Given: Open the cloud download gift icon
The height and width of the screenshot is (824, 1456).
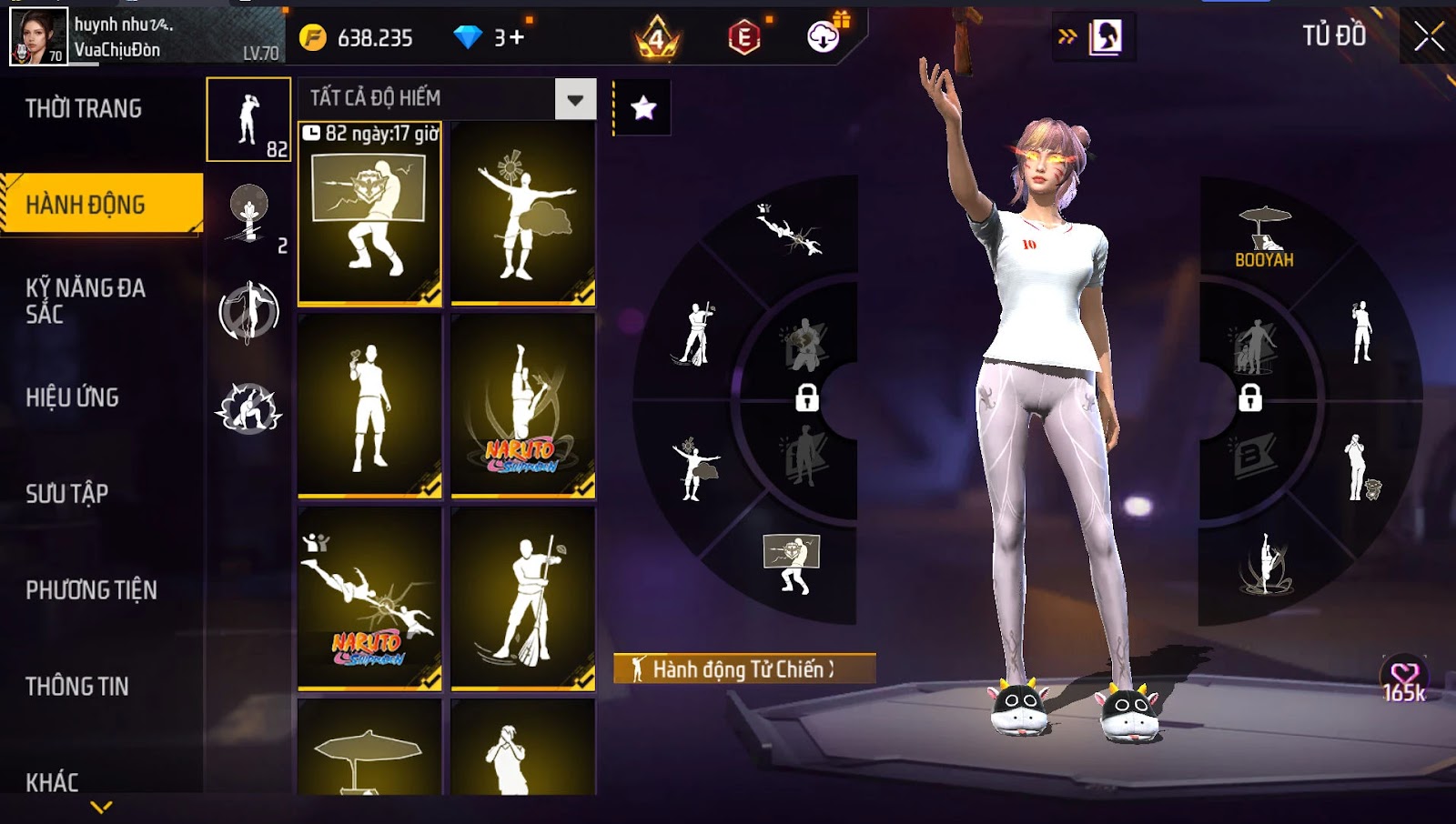Looking at the screenshot, I should click(824, 36).
